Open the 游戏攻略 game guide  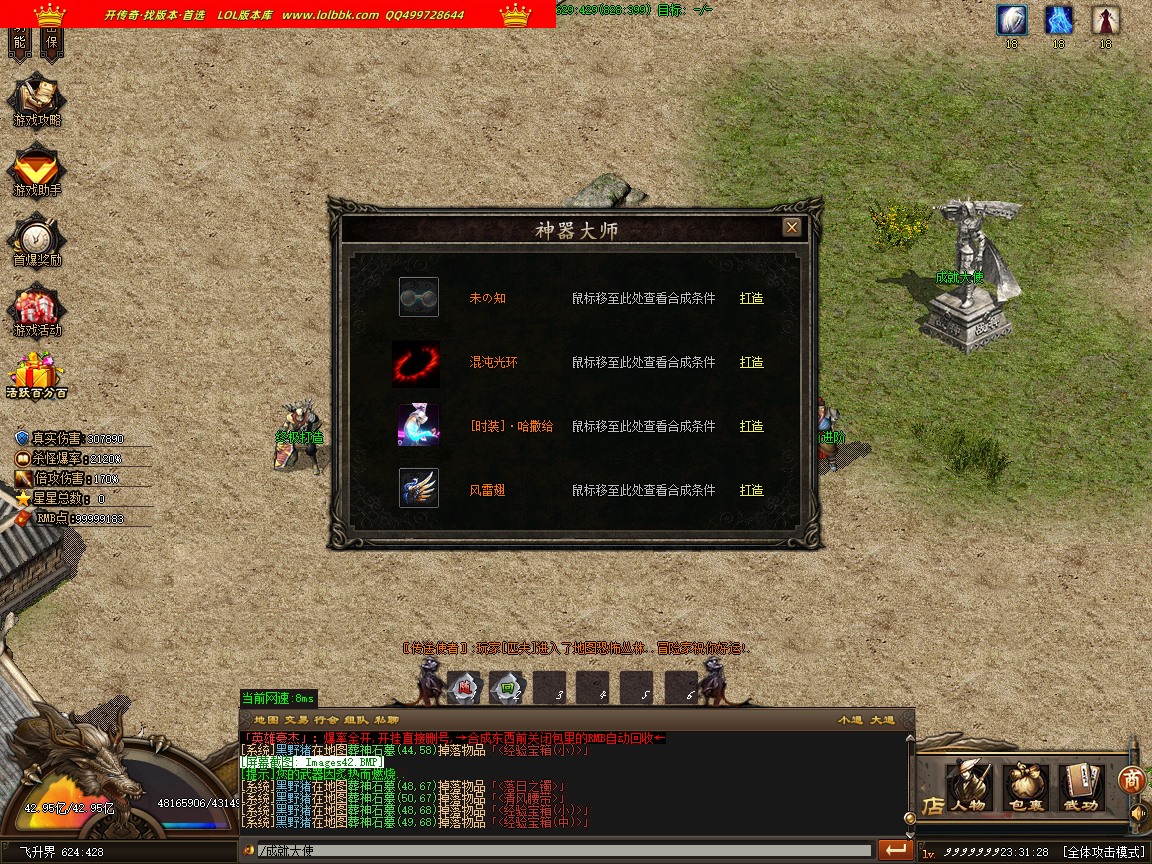pos(37,101)
